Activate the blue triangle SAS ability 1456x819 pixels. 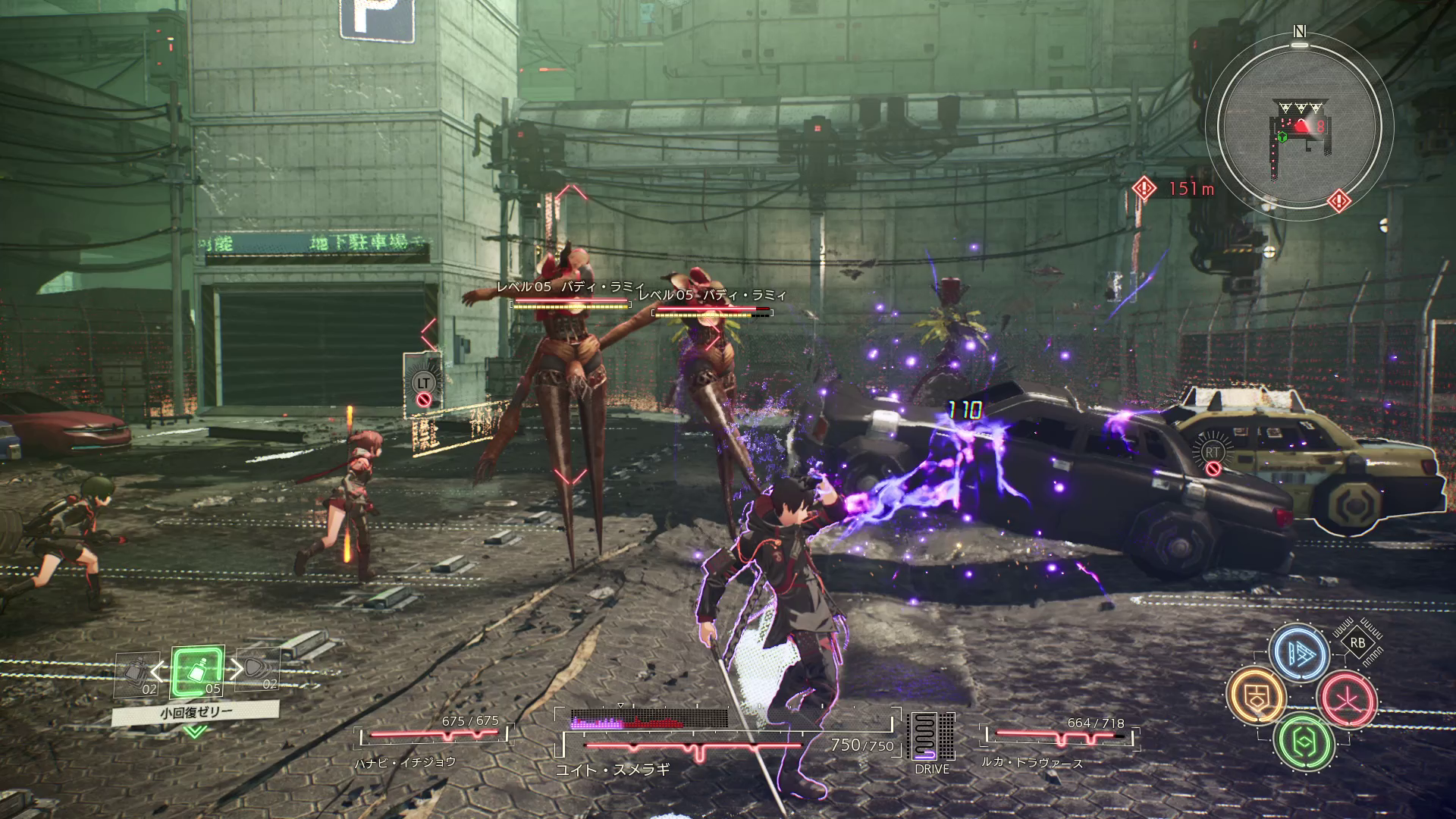pos(1298,652)
